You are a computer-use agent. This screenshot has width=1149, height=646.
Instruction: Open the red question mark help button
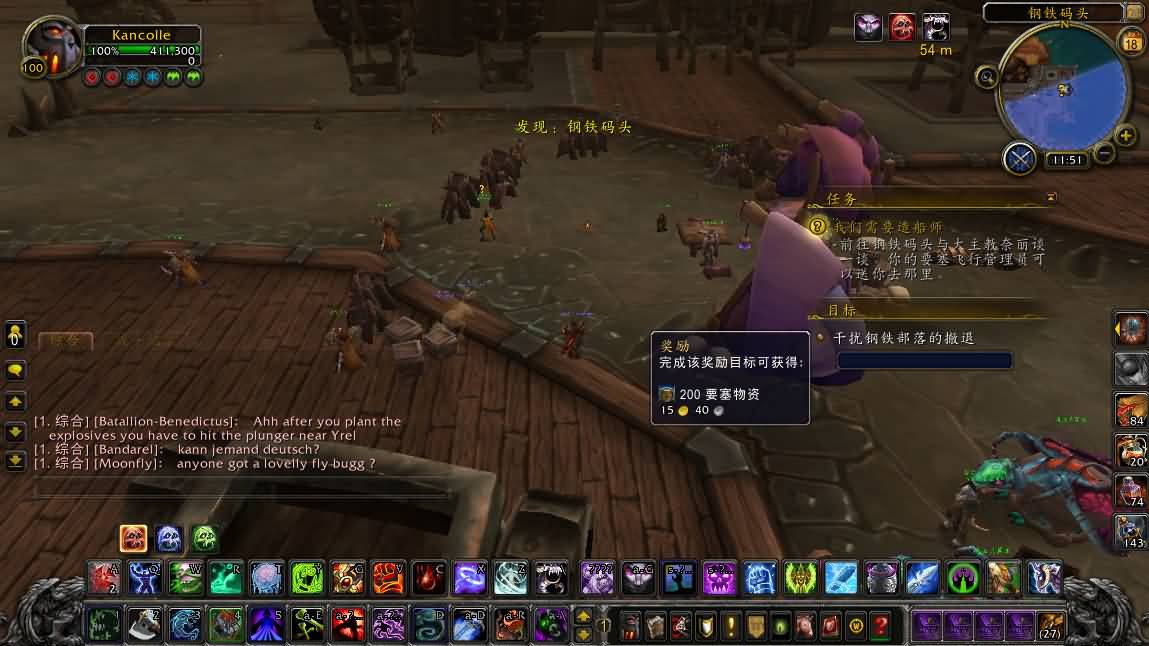880,626
